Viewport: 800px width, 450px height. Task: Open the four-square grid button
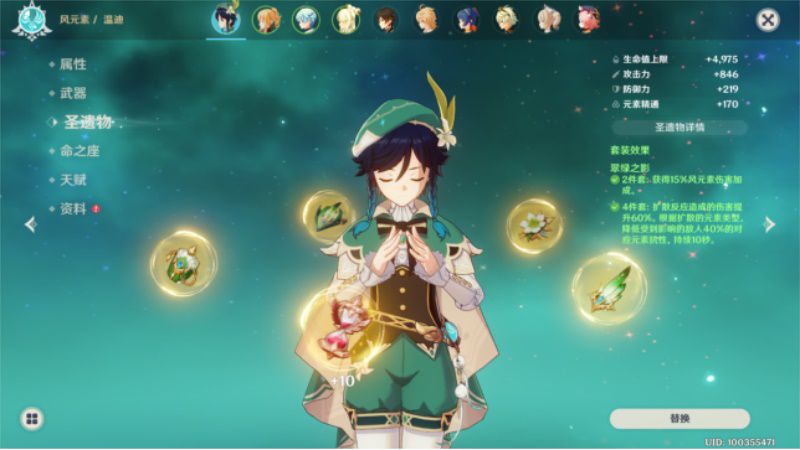pyautogui.click(x=32, y=418)
